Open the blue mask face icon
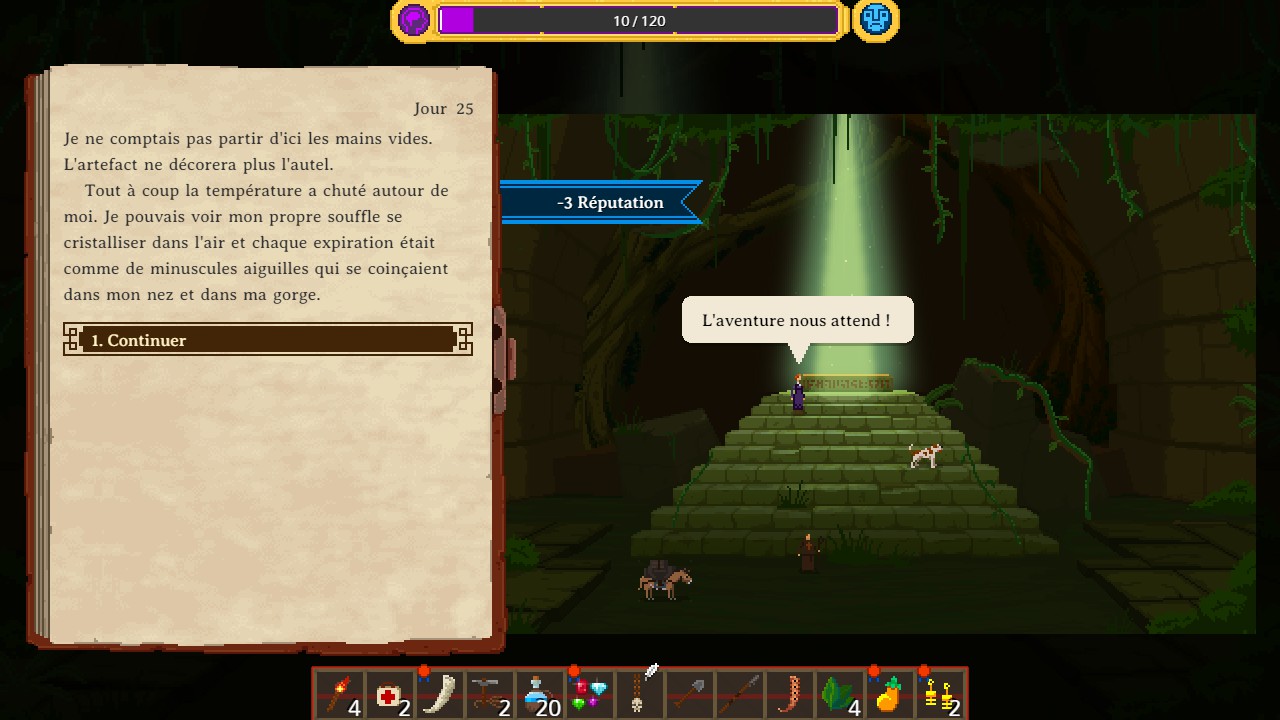Screen dimensions: 1280x720 tap(875, 20)
